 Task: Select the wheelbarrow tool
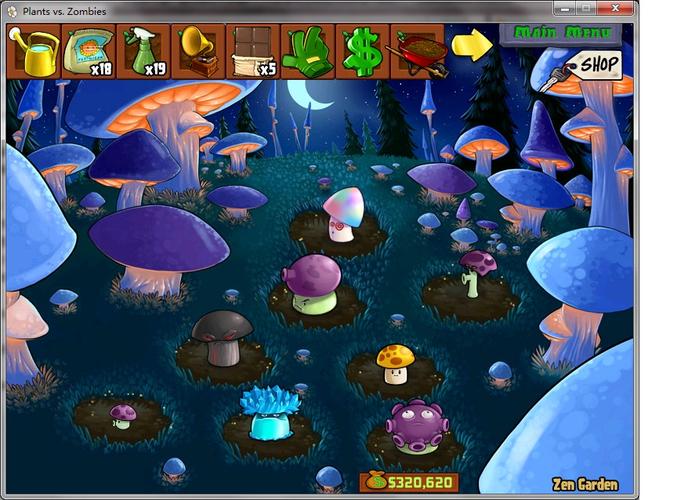point(416,52)
